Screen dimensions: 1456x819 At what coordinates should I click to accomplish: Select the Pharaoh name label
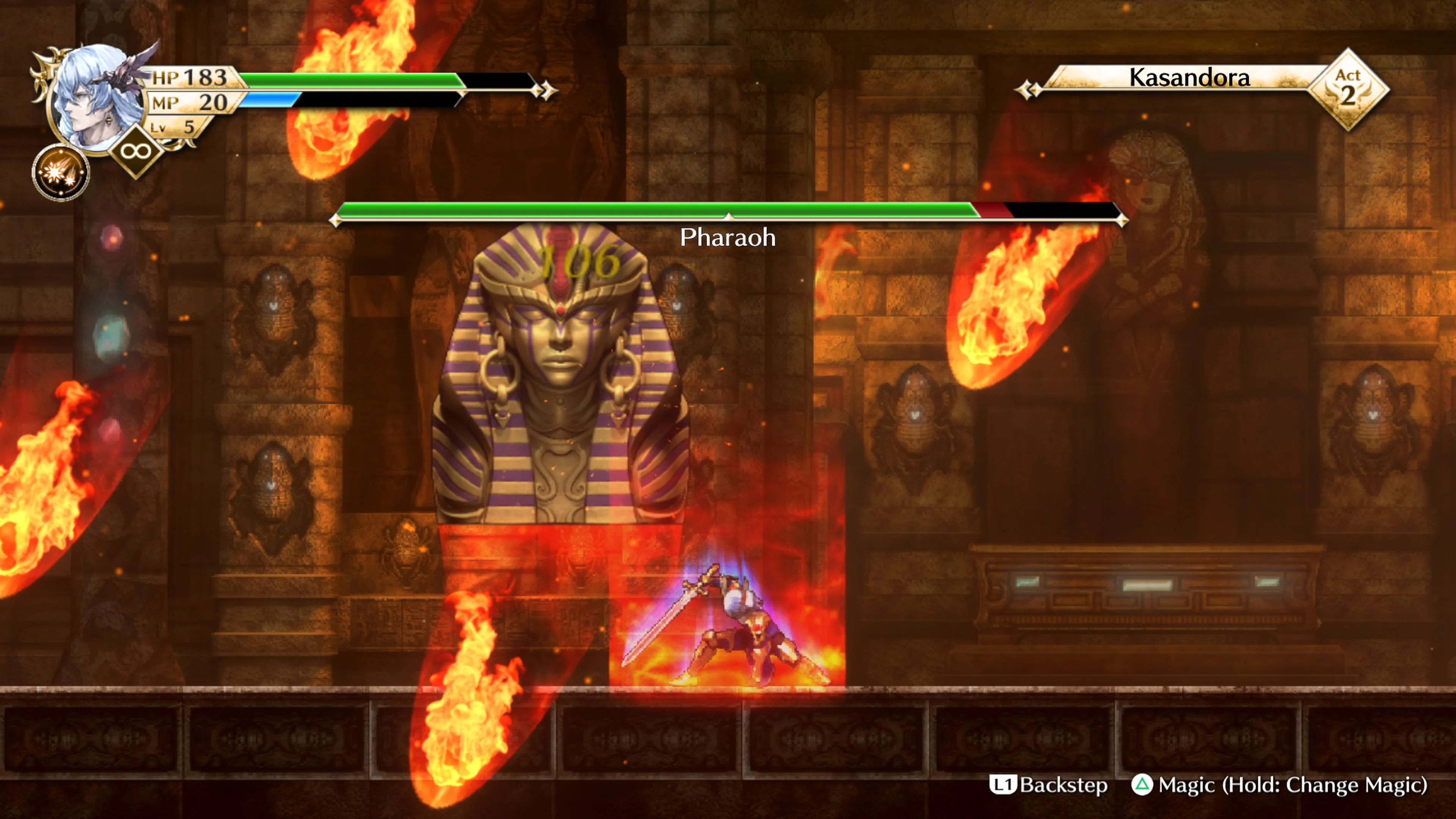pyautogui.click(x=728, y=238)
